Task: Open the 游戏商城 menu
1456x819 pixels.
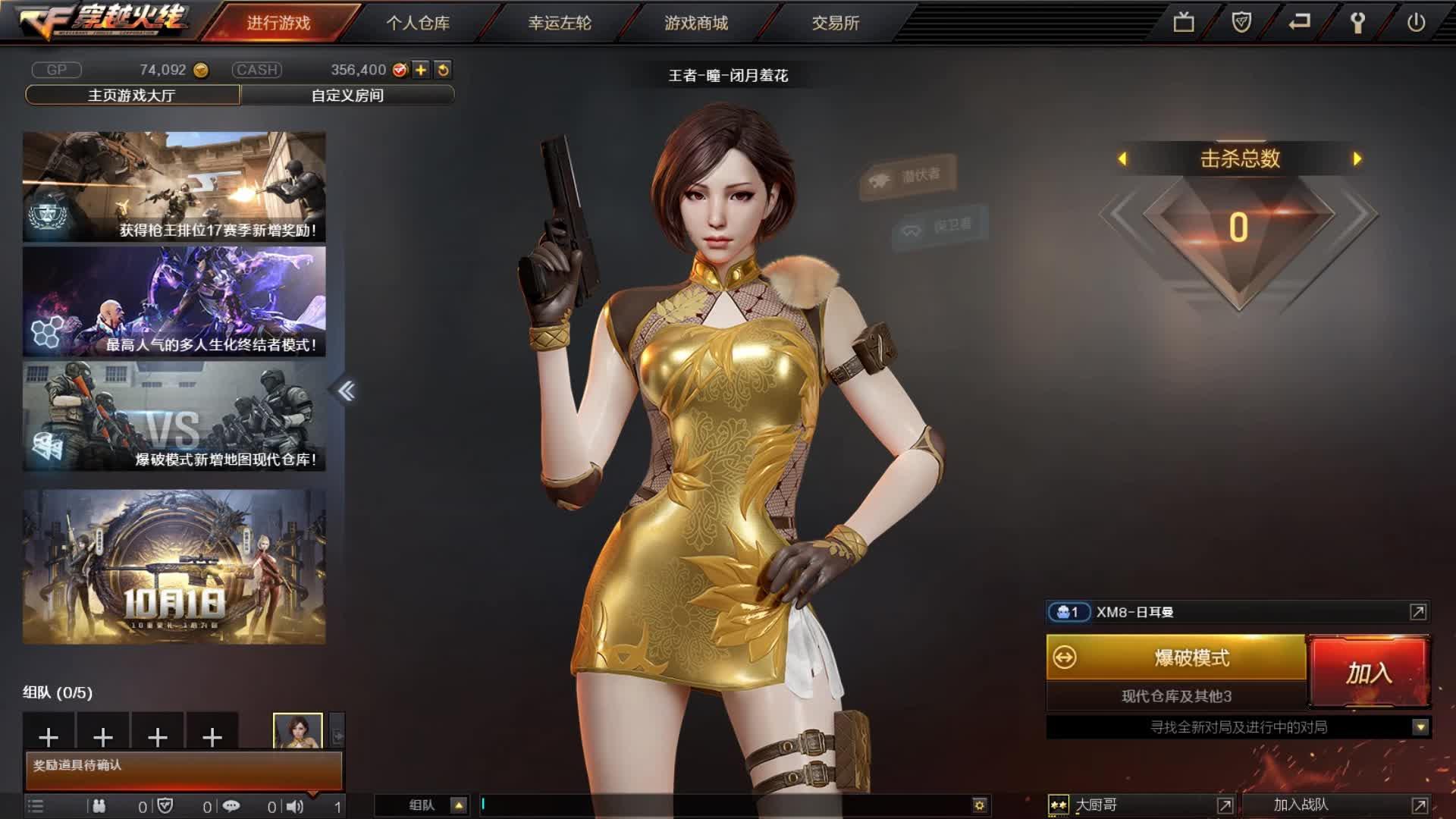Action: (x=695, y=24)
